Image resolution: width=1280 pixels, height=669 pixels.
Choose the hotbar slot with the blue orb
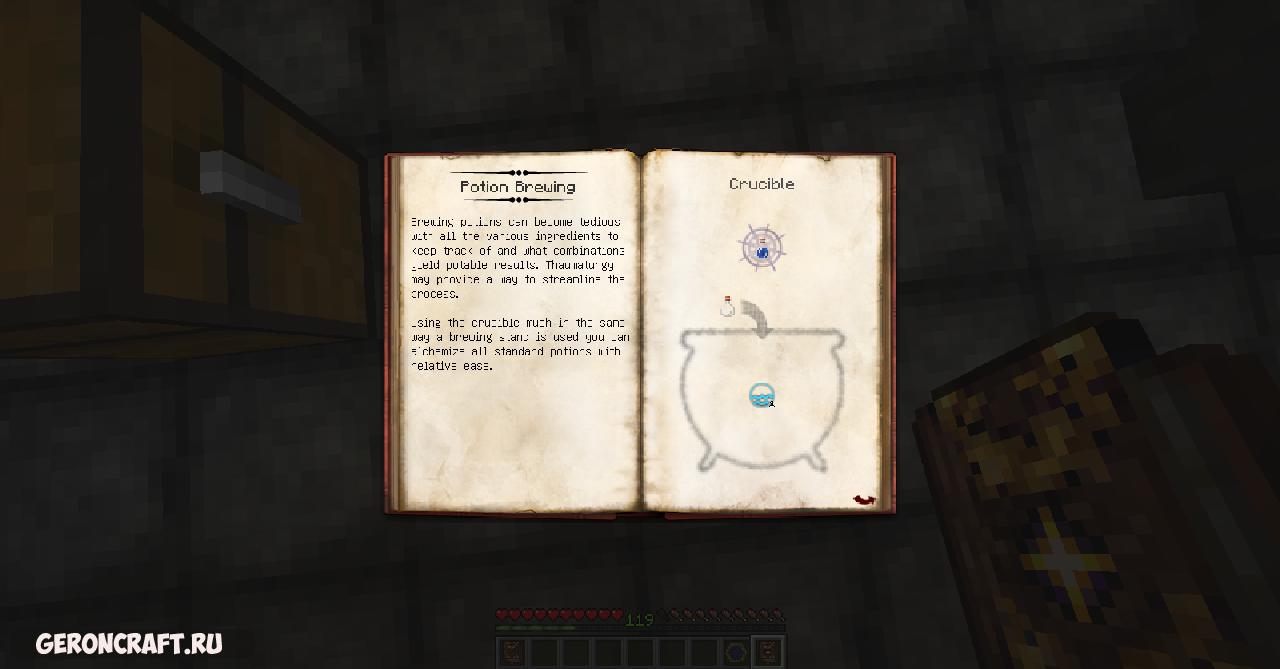pos(737,652)
